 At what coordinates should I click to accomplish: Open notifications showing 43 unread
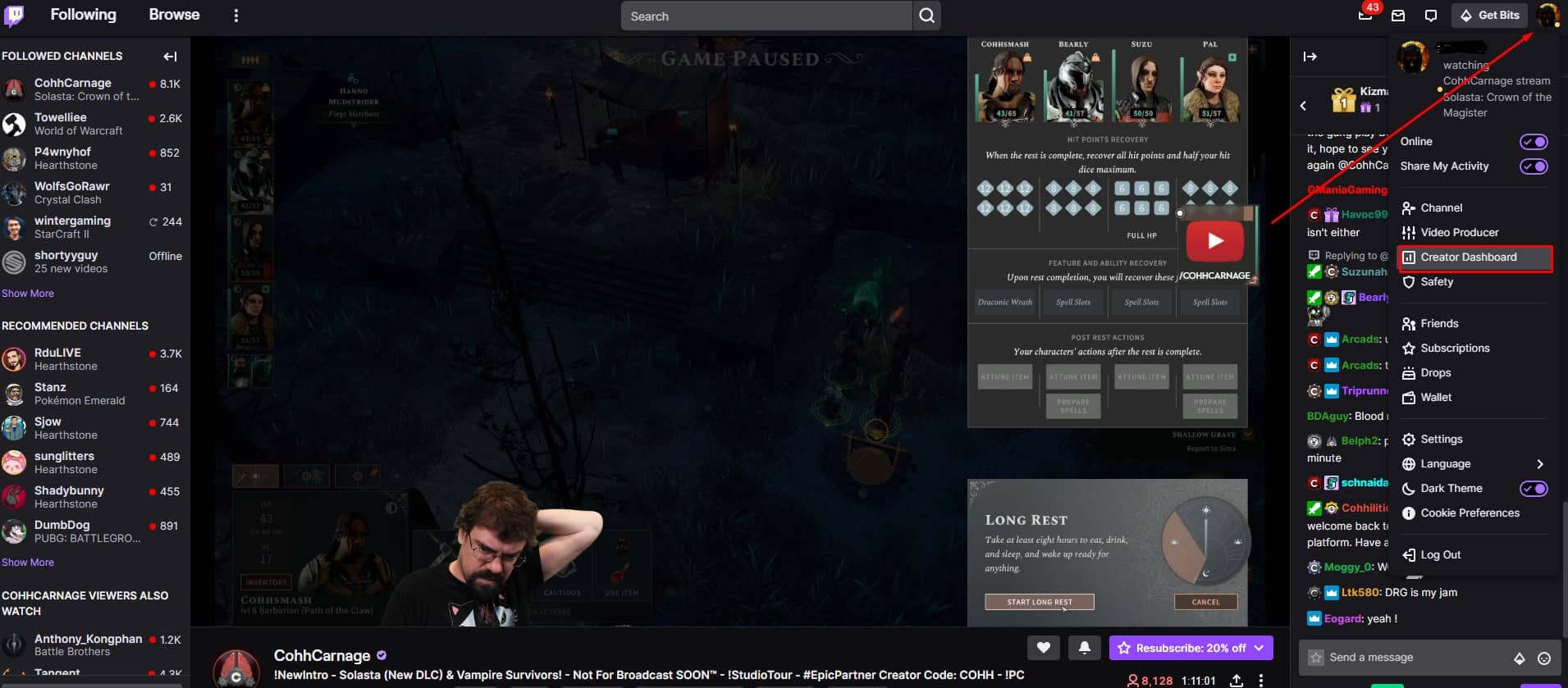click(1365, 16)
